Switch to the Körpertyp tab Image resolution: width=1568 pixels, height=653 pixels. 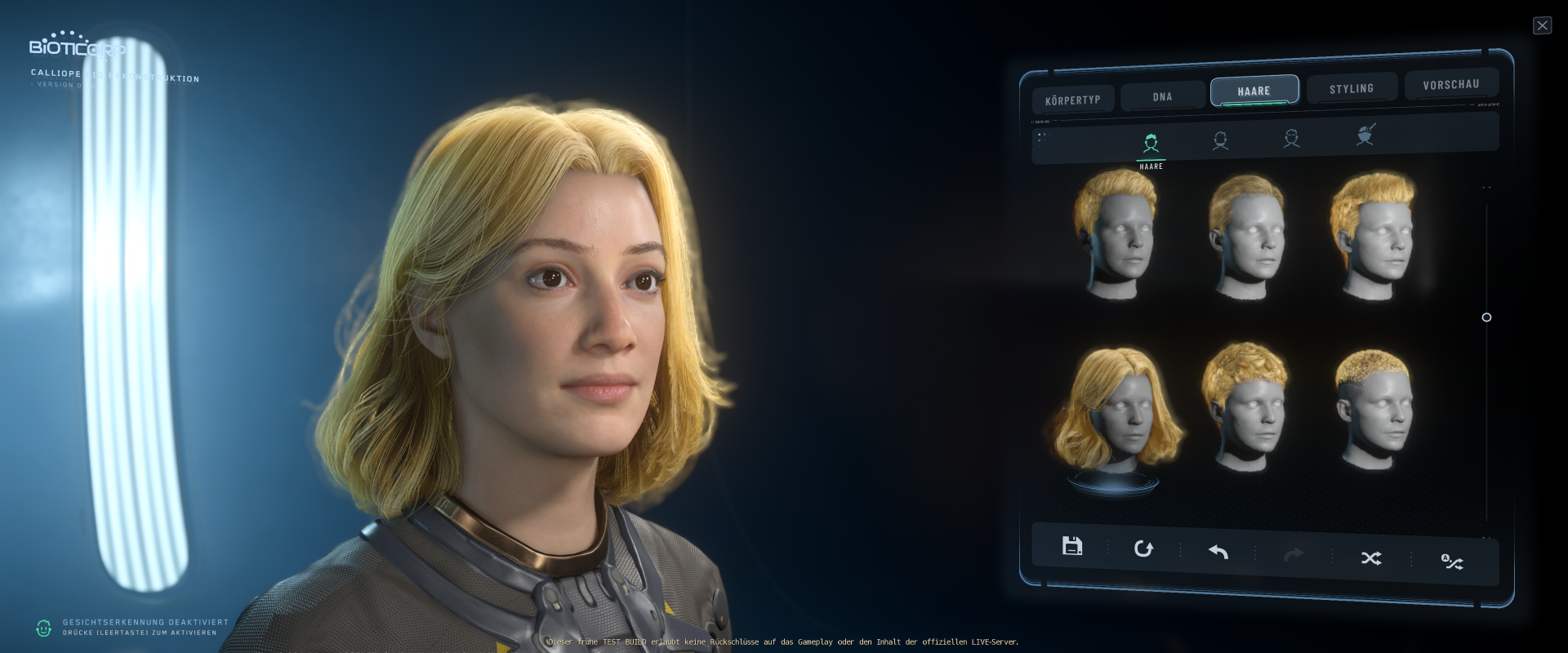pos(1074,99)
